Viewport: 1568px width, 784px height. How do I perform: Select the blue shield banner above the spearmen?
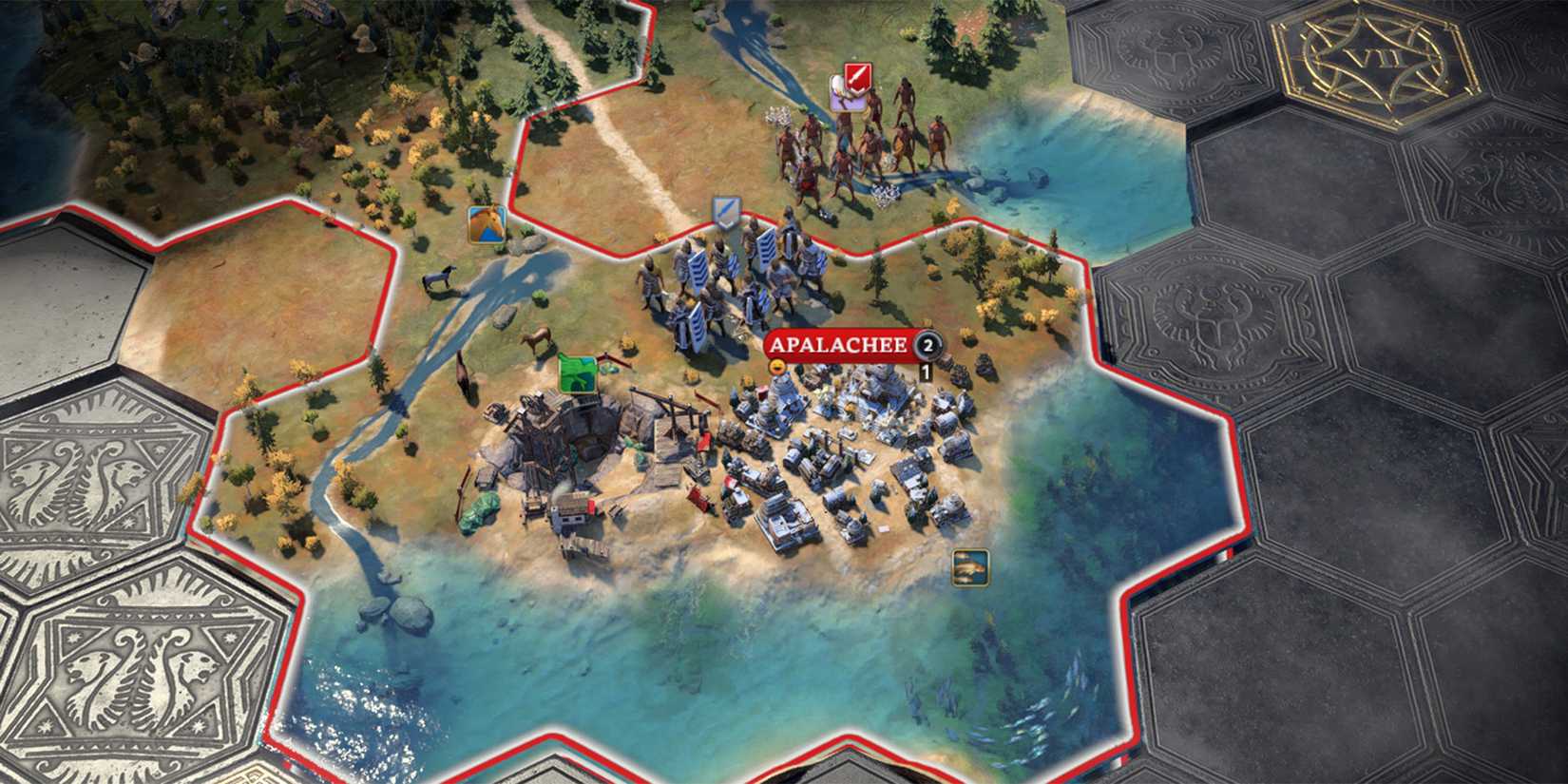(725, 211)
